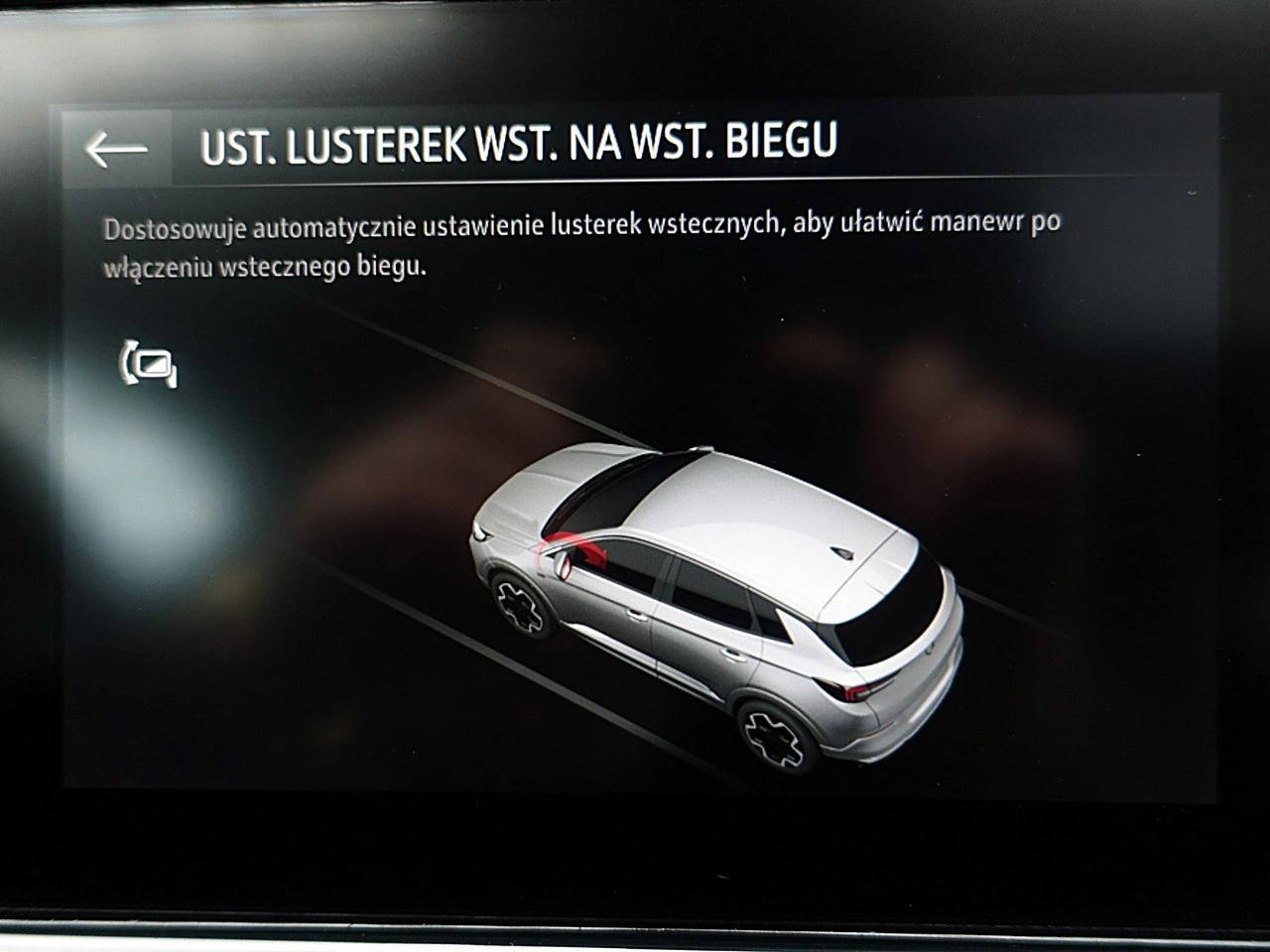Screen dimensions: 1270x952
Task: Go back using the arrow button
Action: click(117, 149)
